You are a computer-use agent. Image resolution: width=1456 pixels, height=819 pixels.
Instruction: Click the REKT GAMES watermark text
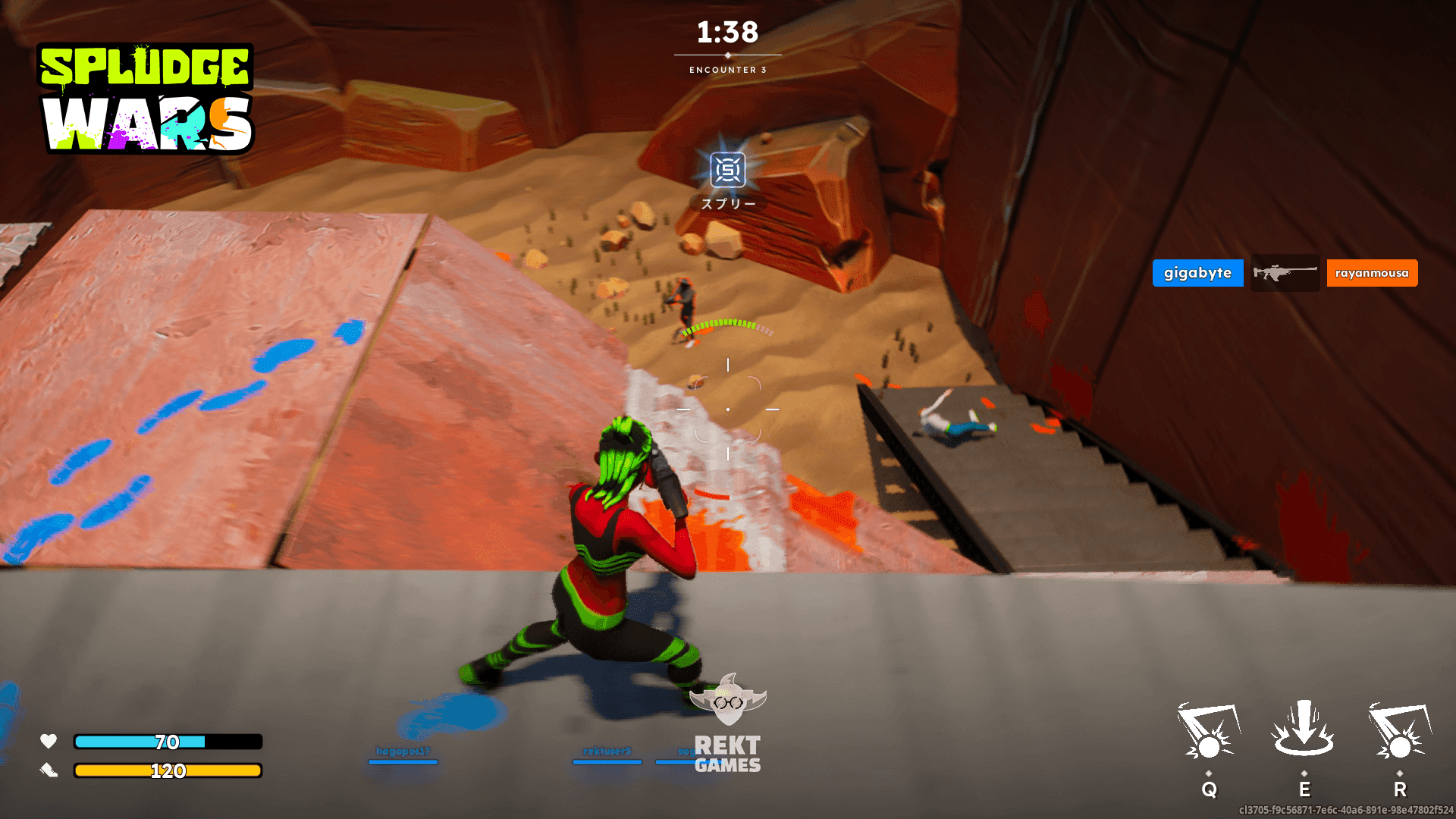point(729,755)
